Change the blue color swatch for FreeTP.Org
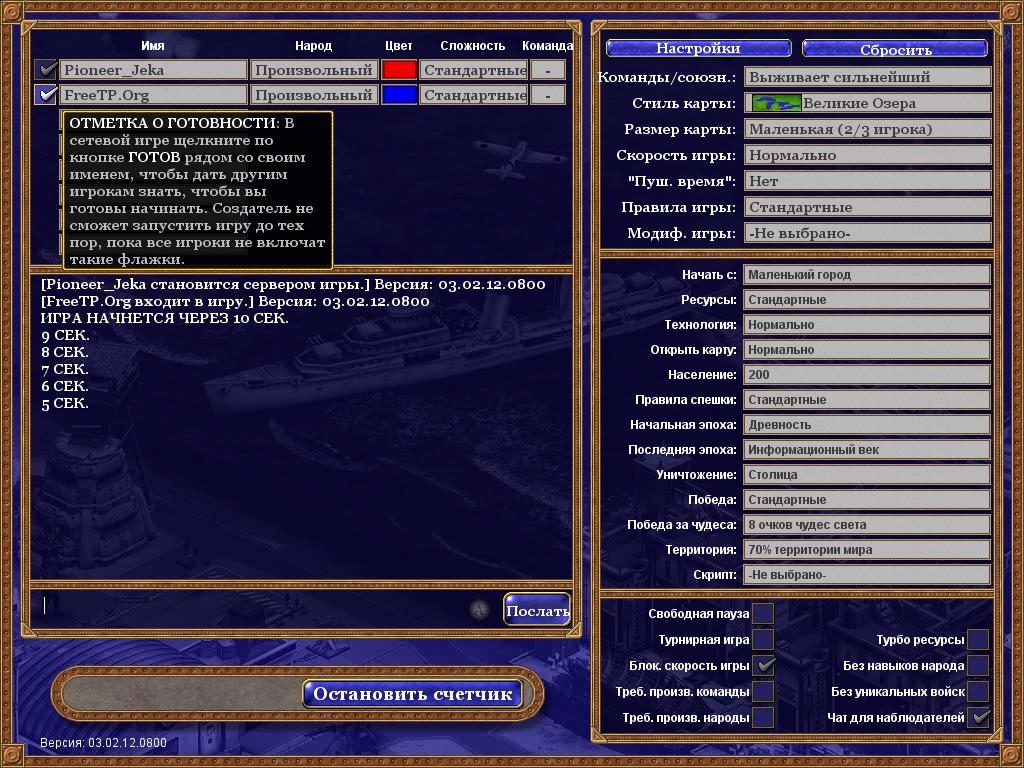The height and width of the screenshot is (768, 1024). pyautogui.click(x=399, y=95)
